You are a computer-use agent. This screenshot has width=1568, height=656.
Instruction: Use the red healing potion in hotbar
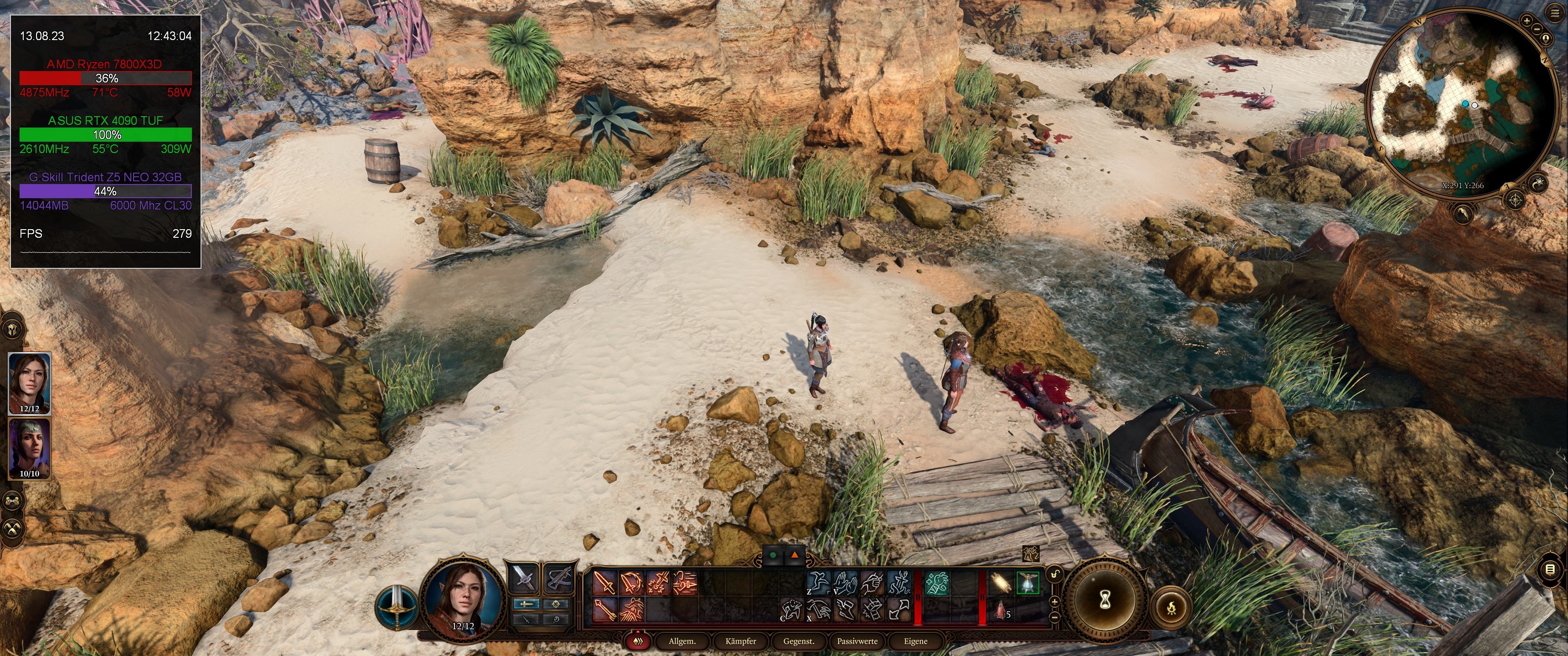[x=1001, y=610]
